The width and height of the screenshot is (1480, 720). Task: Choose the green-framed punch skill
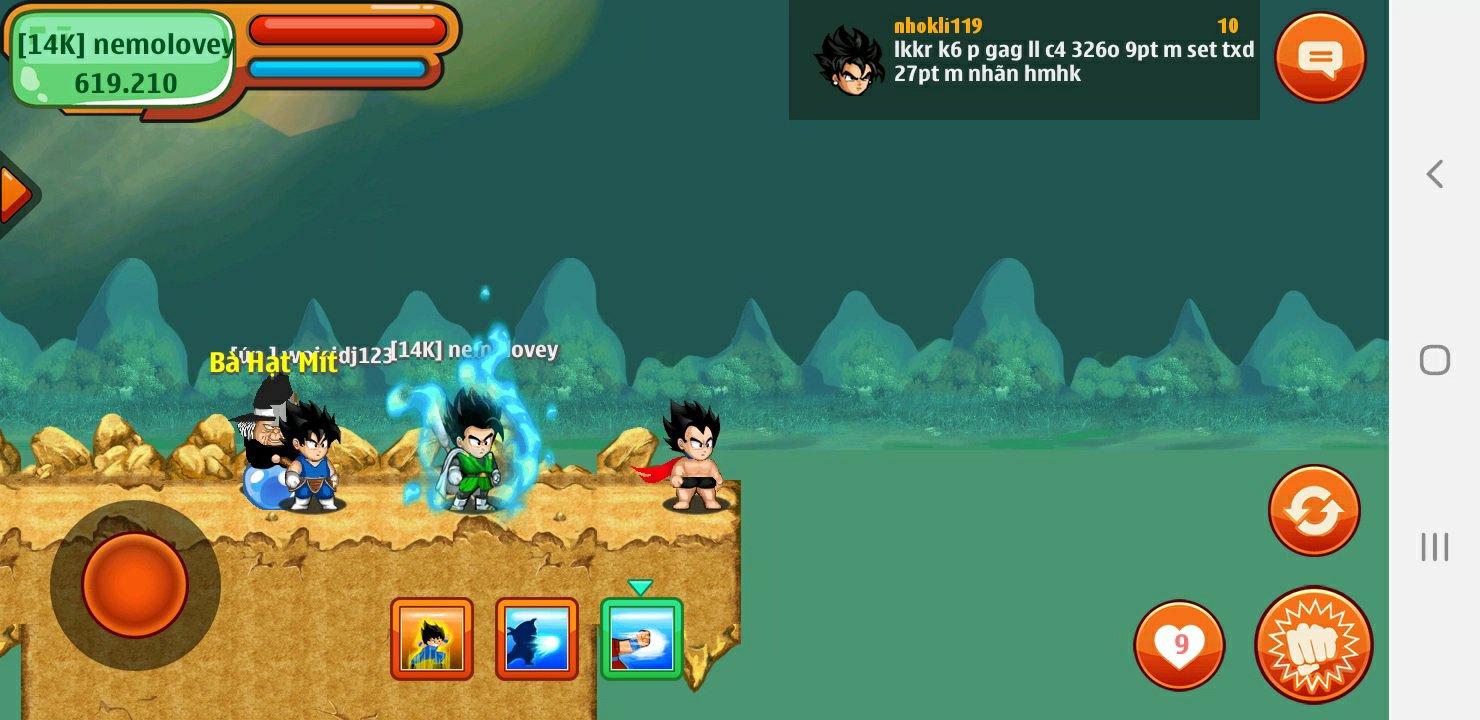pyautogui.click(x=642, y=639)
